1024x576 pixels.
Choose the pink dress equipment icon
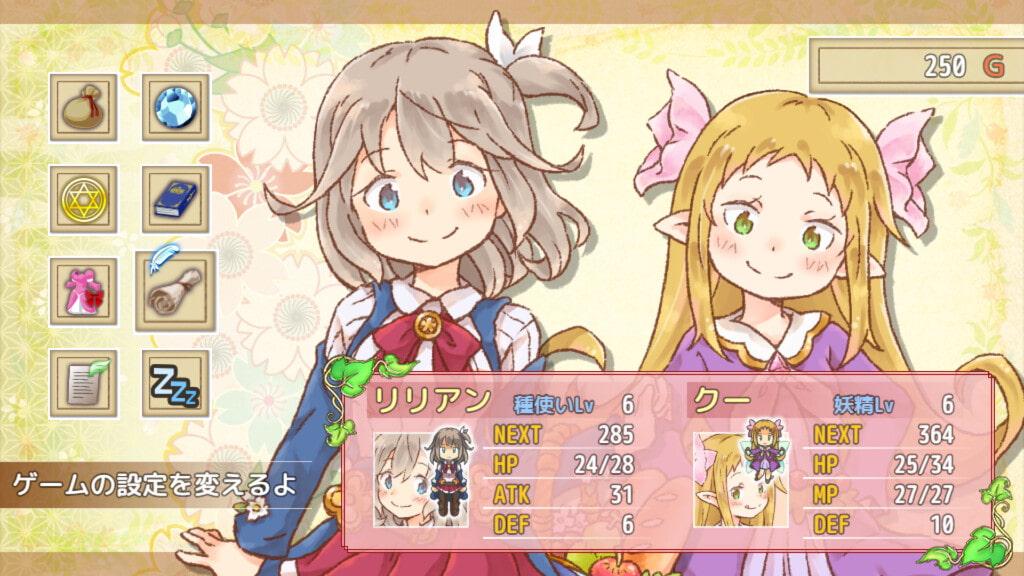point(83,291)
